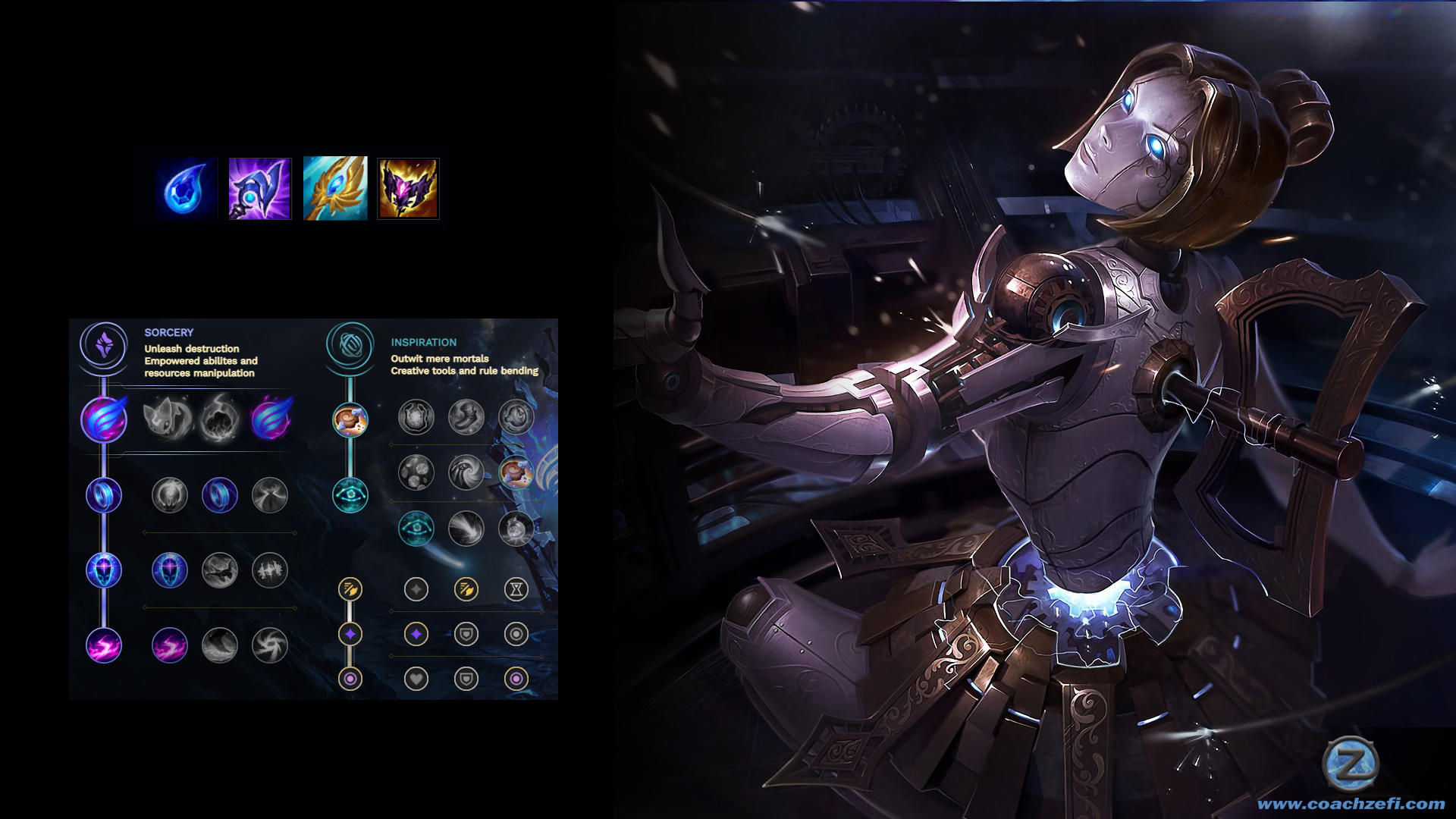Select the Sorcery rune tree emblem
The image size is (1456, 819).
point(104,345)
